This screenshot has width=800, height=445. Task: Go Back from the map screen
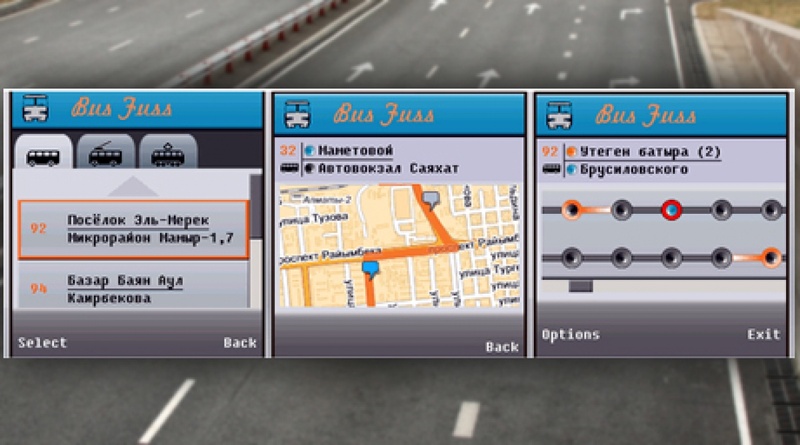(502, 346)
